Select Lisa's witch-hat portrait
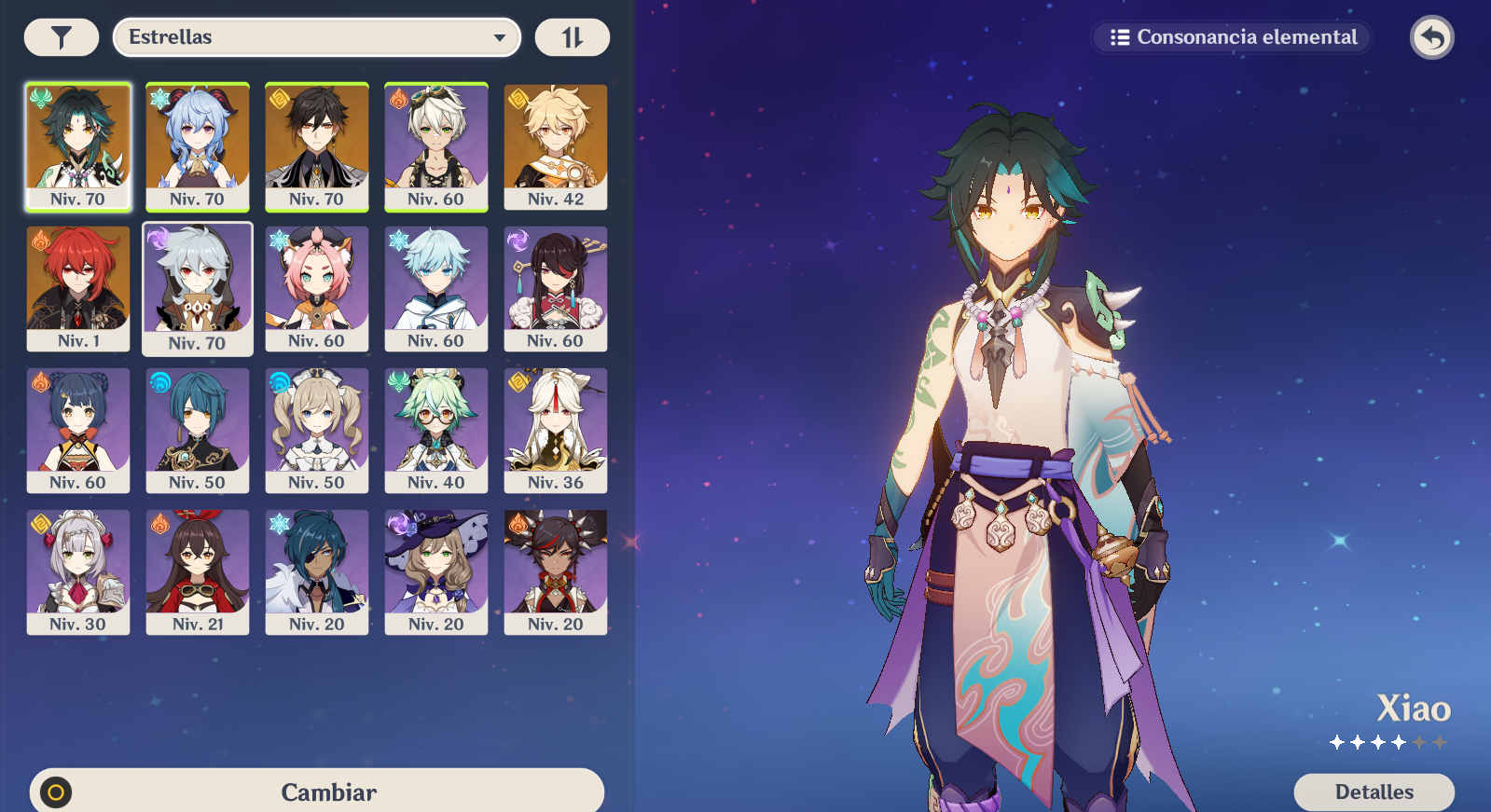1491x812 pixels. [436, 571]
